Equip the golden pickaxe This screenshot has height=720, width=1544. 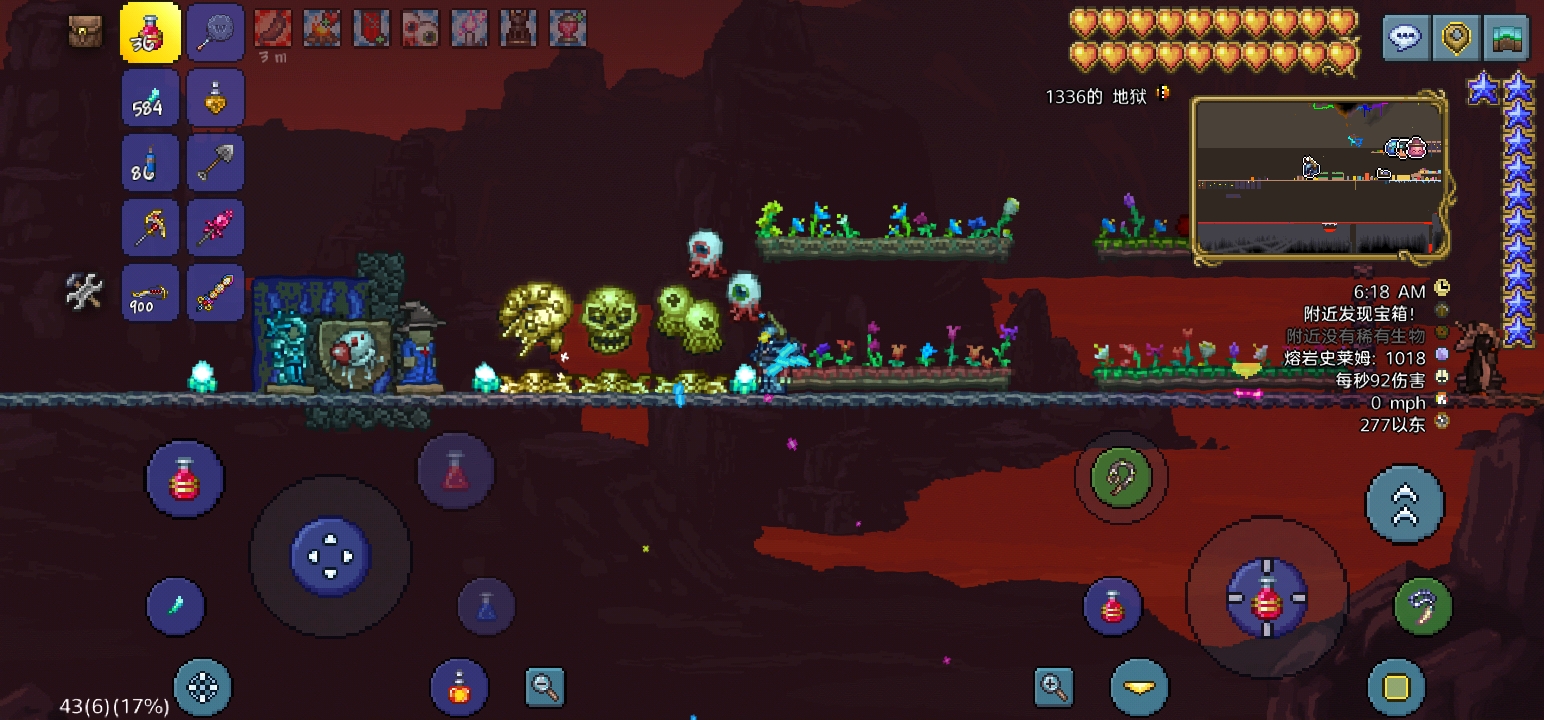(150, 227)
